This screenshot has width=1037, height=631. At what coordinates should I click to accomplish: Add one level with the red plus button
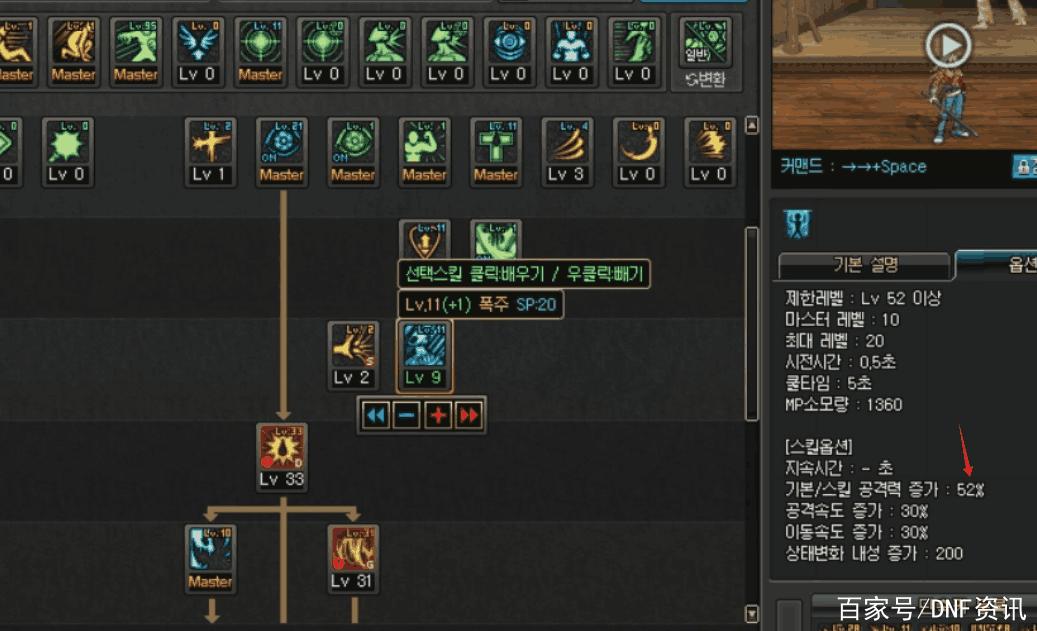[437, 415]
